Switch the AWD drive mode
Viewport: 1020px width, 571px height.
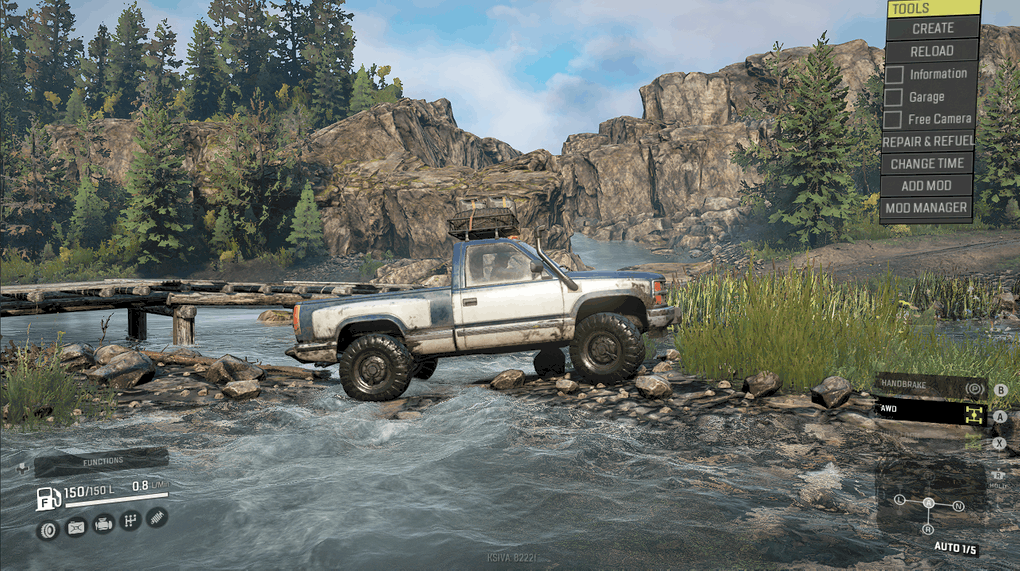[x=929, y=411]
